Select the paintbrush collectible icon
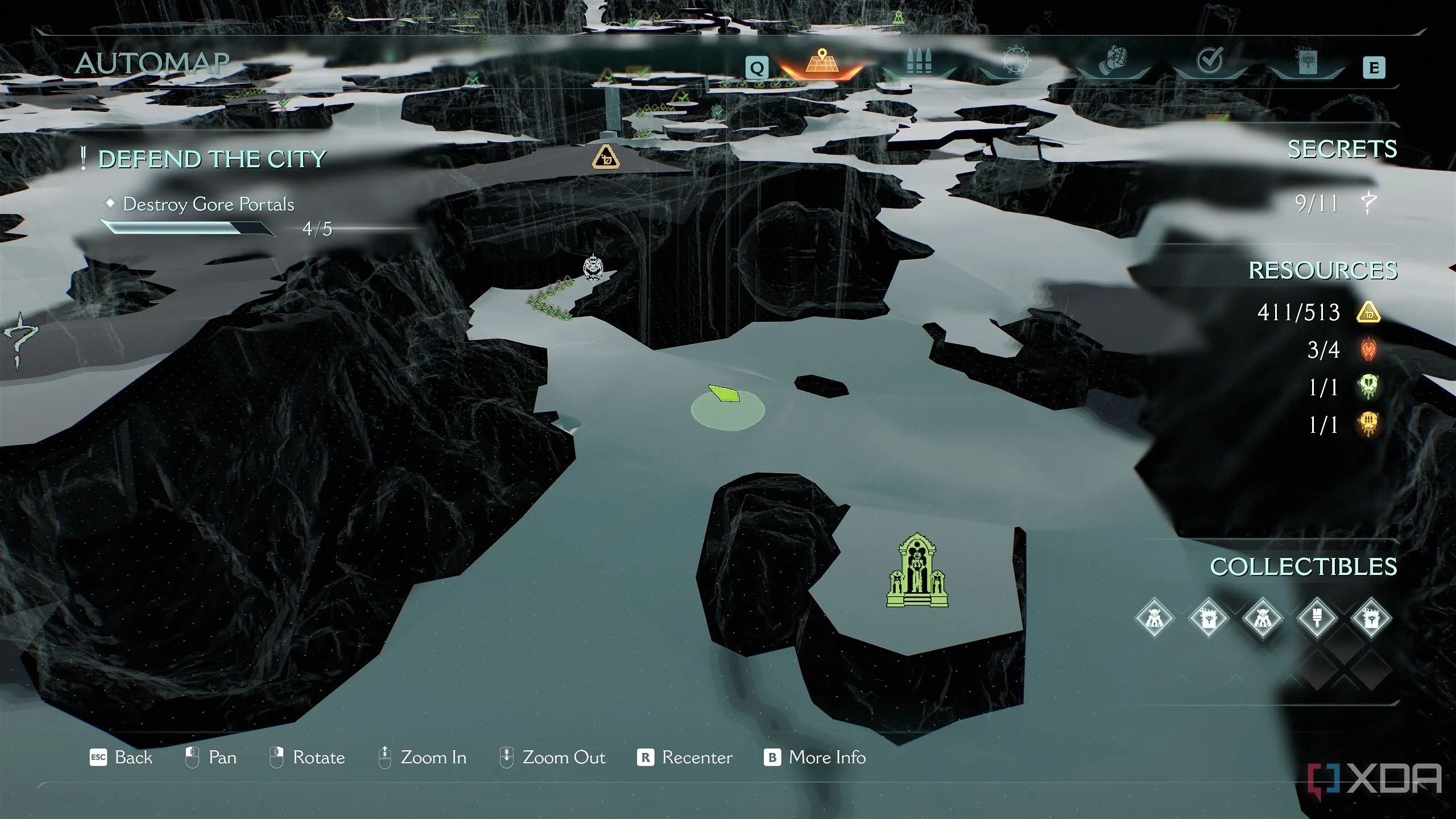Image resolution: width=1456 pixels, height=819 pixels. click(1316, 618)
